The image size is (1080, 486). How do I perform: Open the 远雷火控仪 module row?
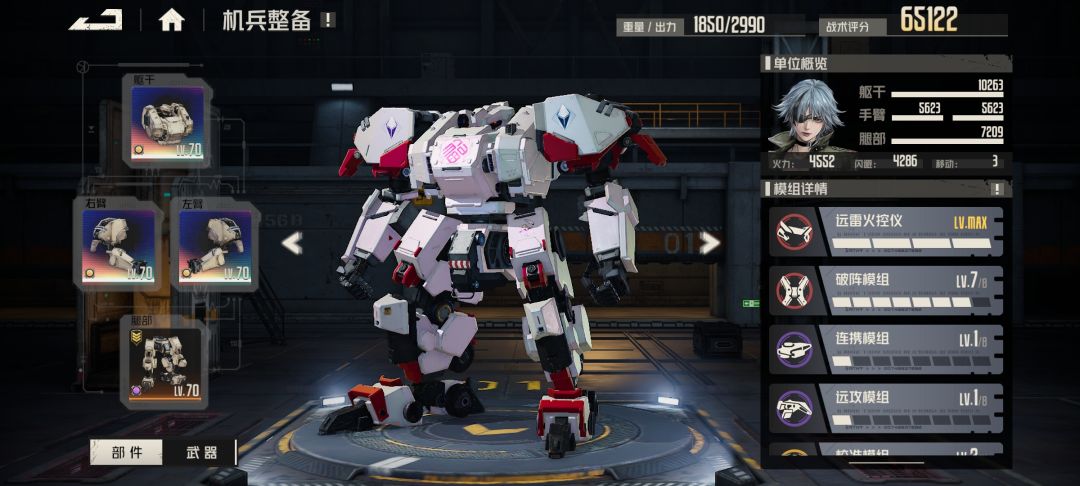click(x=885, y=230)
